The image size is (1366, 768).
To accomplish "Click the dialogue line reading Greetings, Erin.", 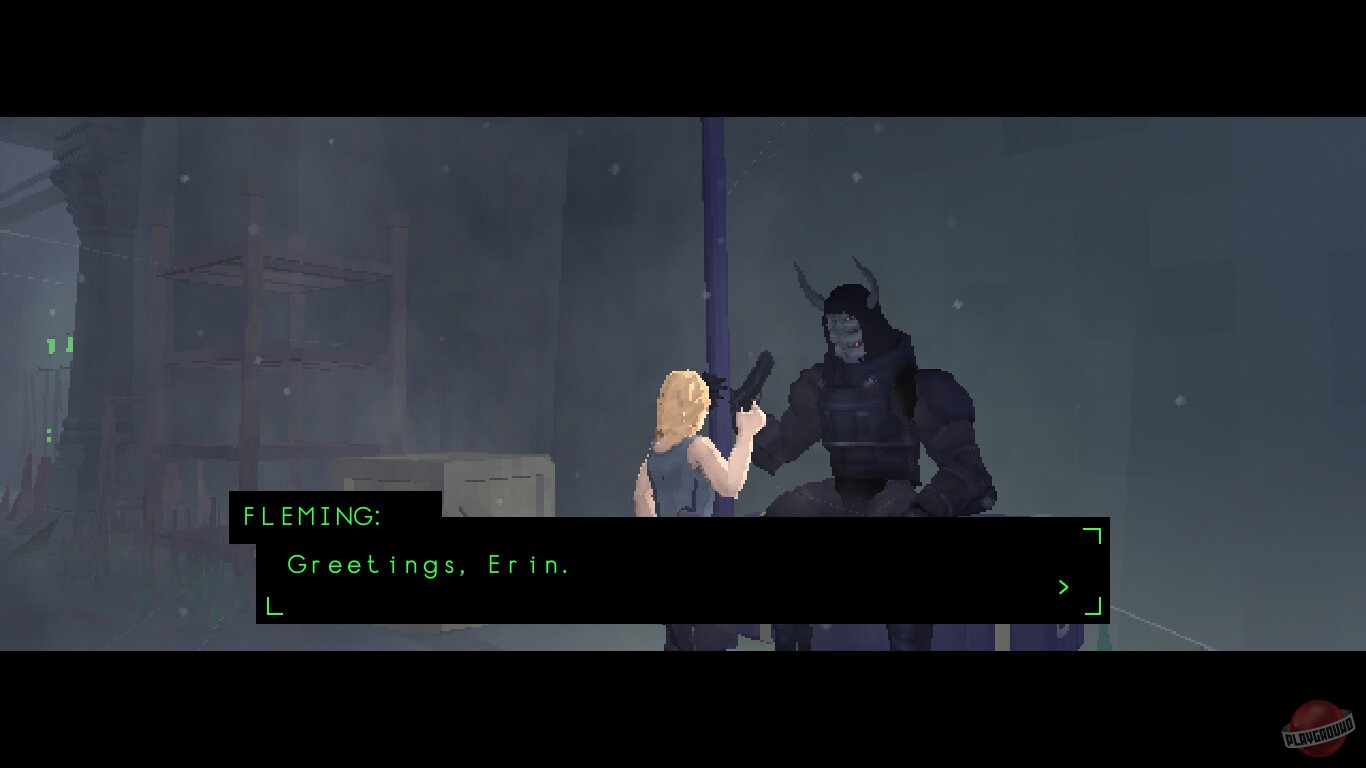I will click(x=428, y=564).
